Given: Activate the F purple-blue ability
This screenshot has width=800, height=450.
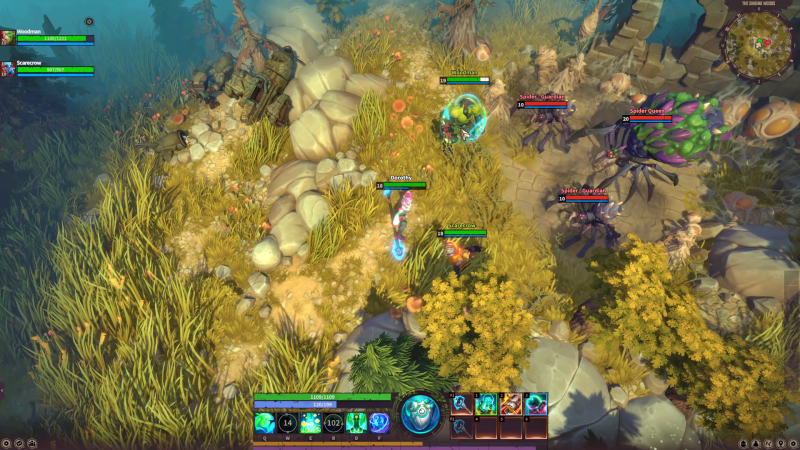Looking at the screenshot, I should click(379, 423).
